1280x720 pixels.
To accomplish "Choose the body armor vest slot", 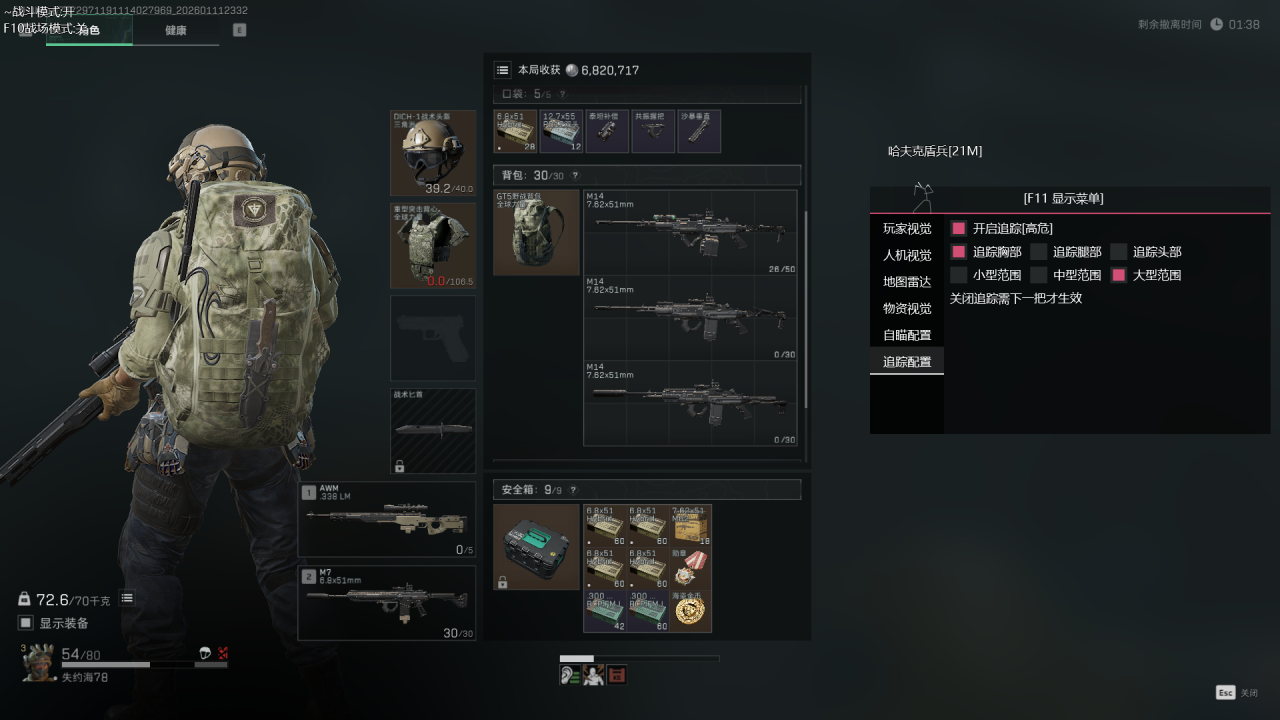I will pyautogui.click(x=433, y=245).
